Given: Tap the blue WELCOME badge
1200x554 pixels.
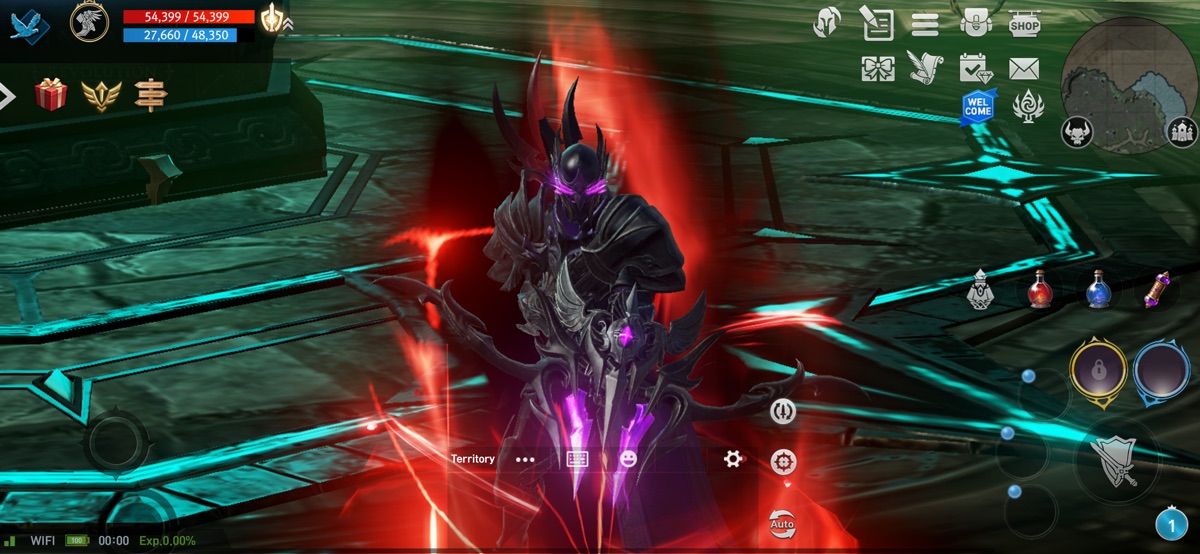Looking at the screenshot, I should point(978,107).
